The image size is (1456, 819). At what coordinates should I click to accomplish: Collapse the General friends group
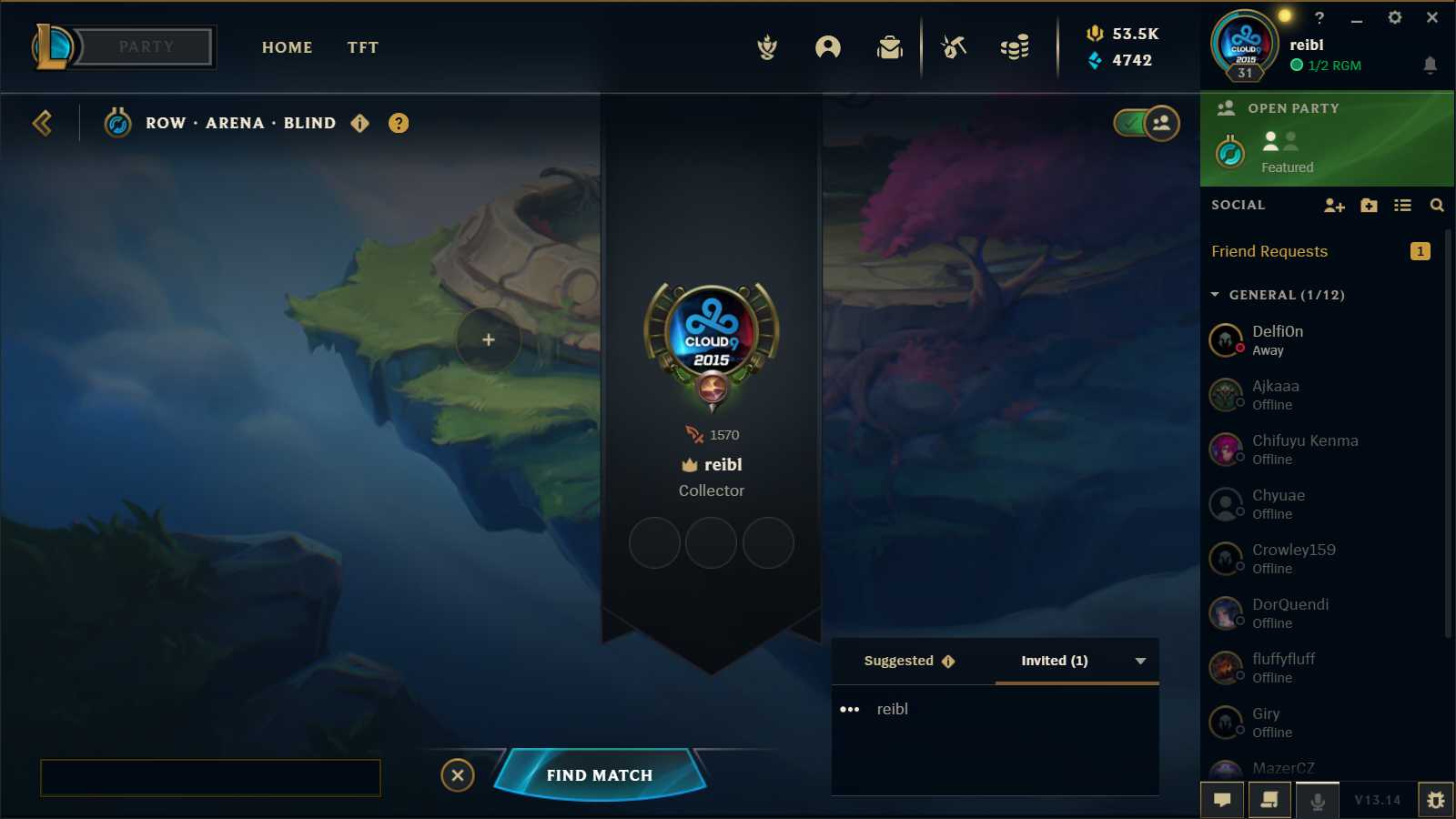click(x=1214, y=295)
